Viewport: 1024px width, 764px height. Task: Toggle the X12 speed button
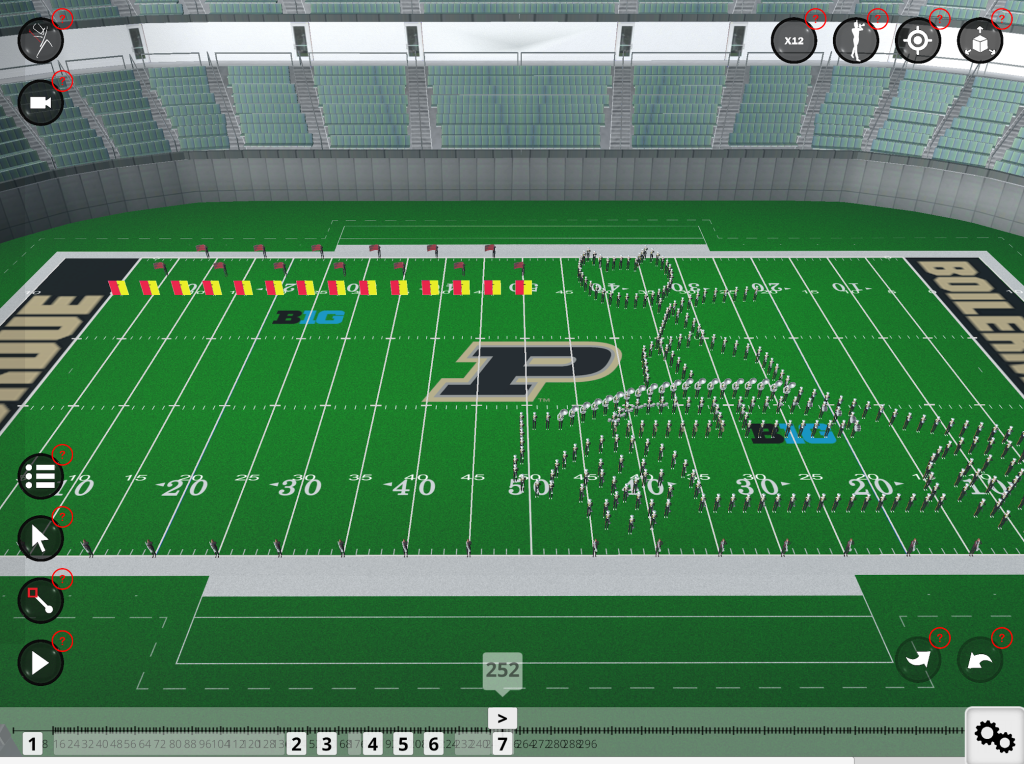point(794,41)
